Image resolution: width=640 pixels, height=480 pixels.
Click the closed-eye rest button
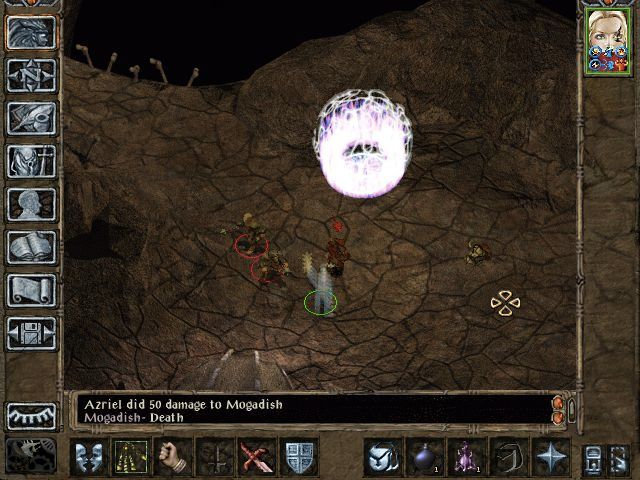click(x=31, y=415)
